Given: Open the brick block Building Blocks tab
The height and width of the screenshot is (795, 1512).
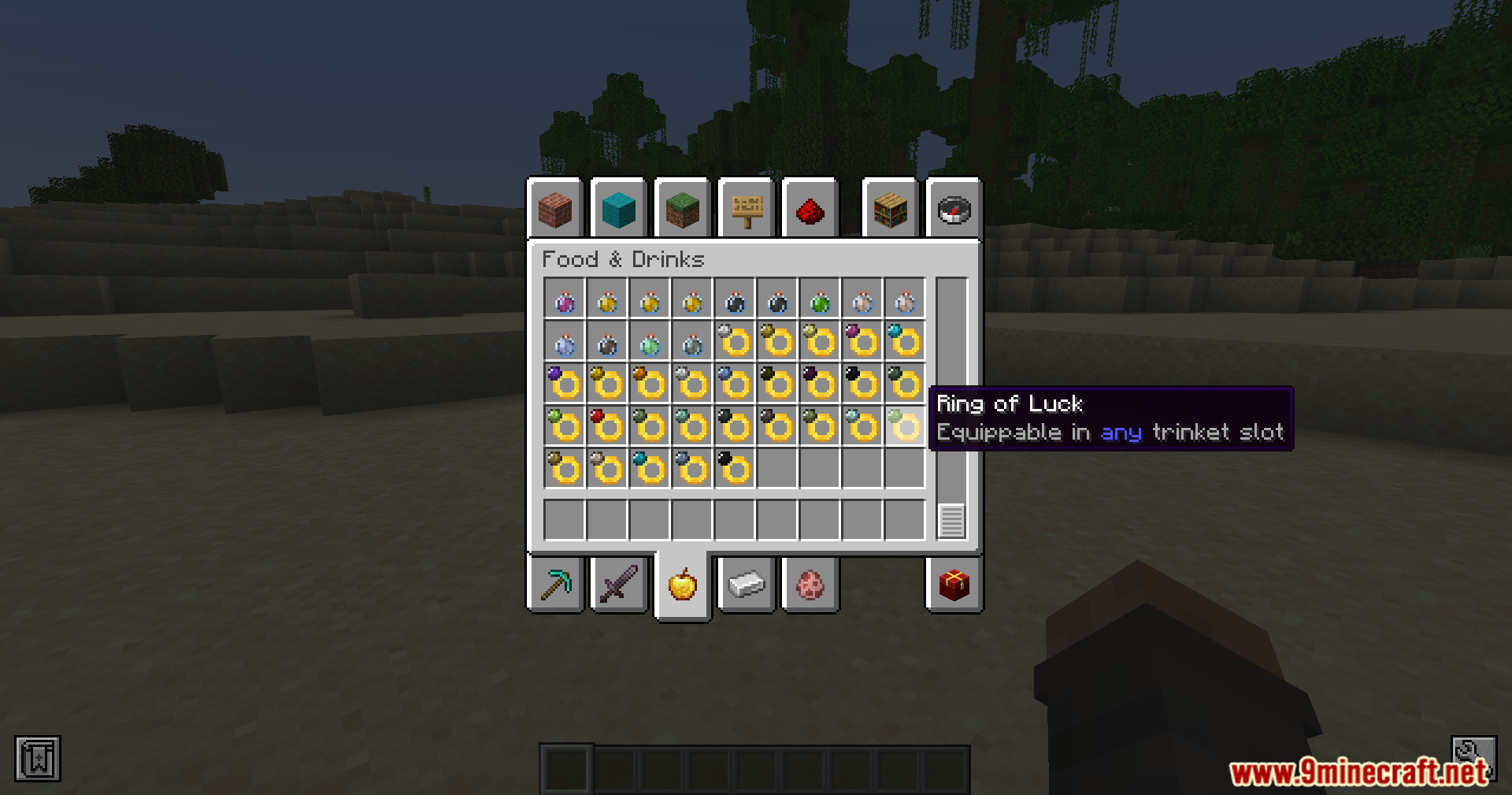Looking at the screenshot, I should click(555, 210).
